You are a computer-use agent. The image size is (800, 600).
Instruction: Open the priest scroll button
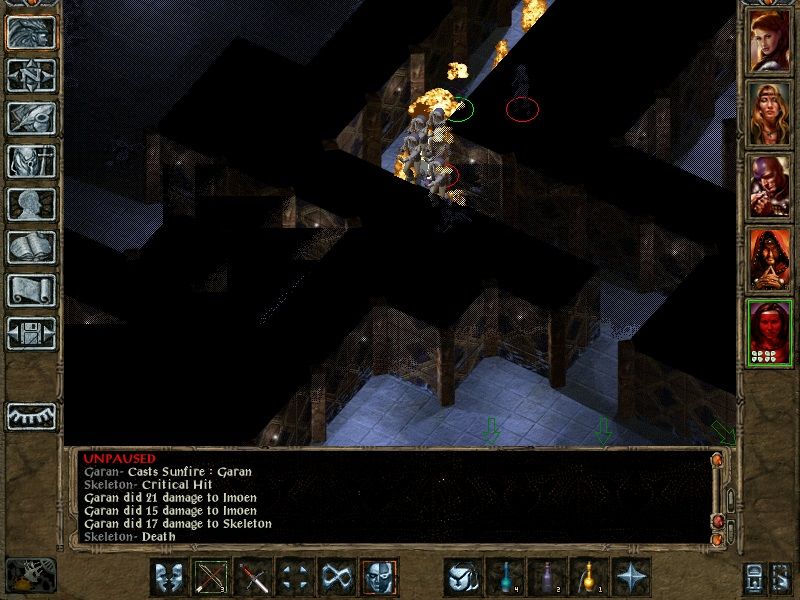click(x=31, y=291)
